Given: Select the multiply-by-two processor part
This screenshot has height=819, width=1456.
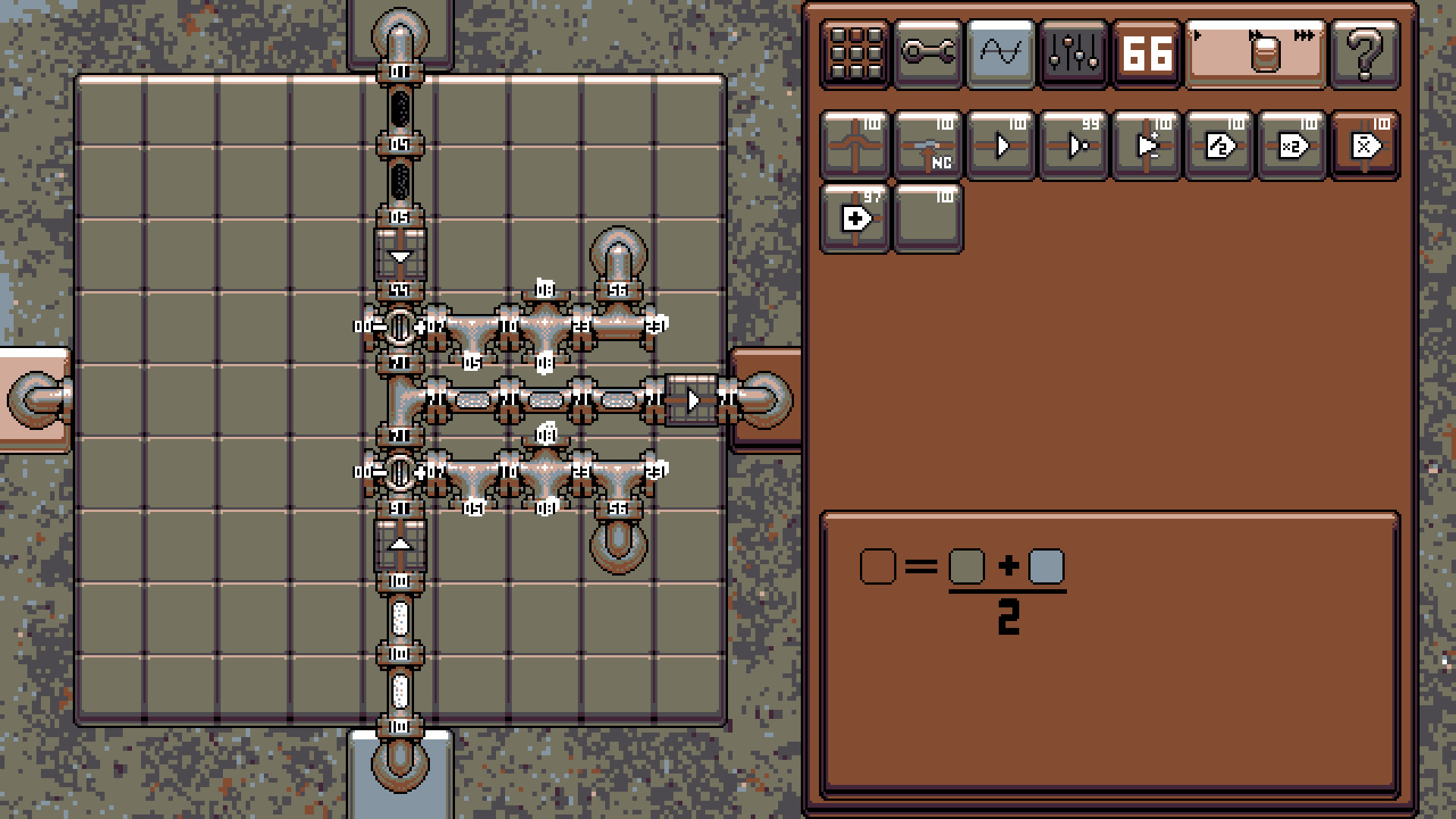Looking at the screenshot, I should [x=1291, y=144].
